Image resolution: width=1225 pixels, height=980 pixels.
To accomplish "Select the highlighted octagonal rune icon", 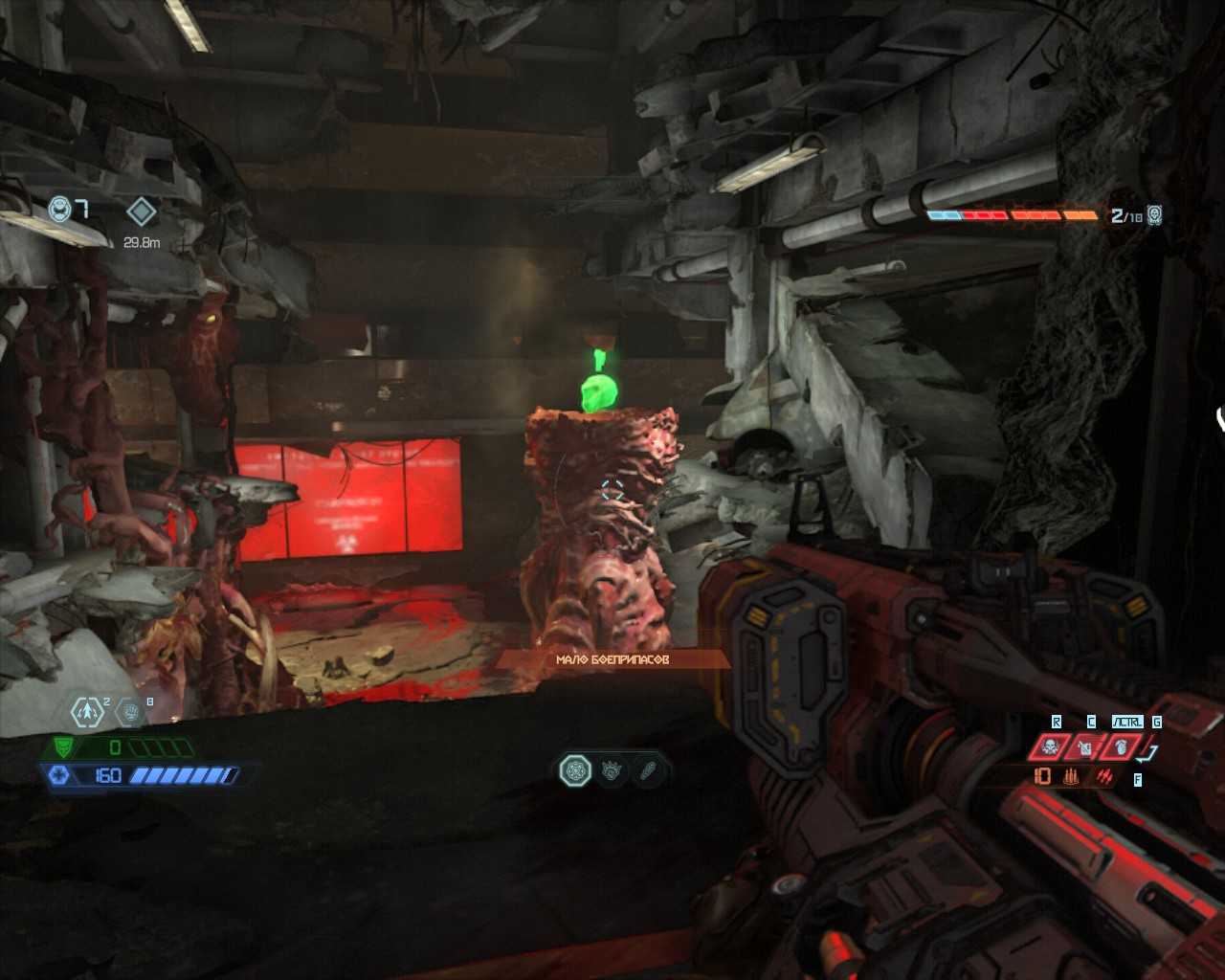I will 575,770.
